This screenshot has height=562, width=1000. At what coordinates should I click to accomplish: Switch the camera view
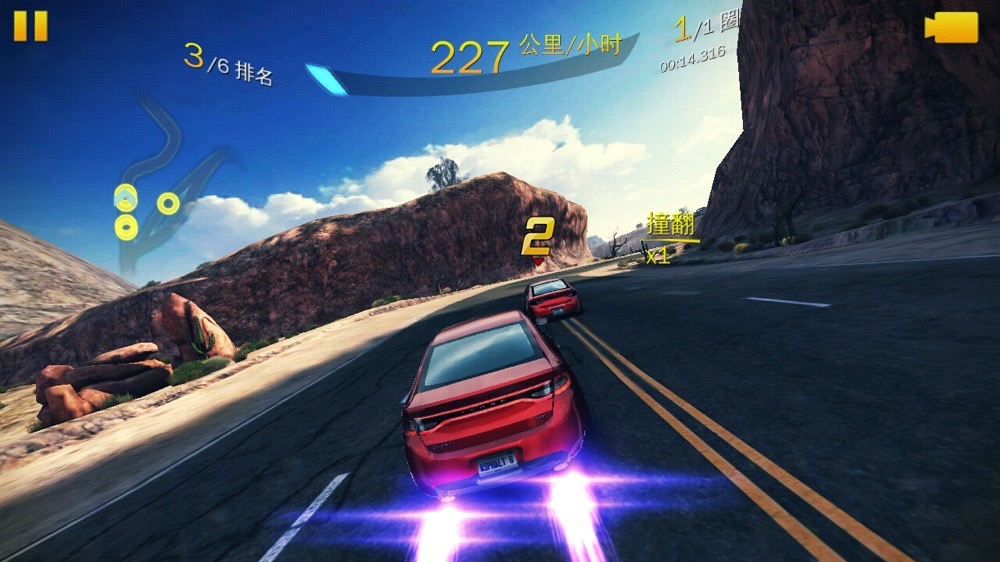(951, 28)
